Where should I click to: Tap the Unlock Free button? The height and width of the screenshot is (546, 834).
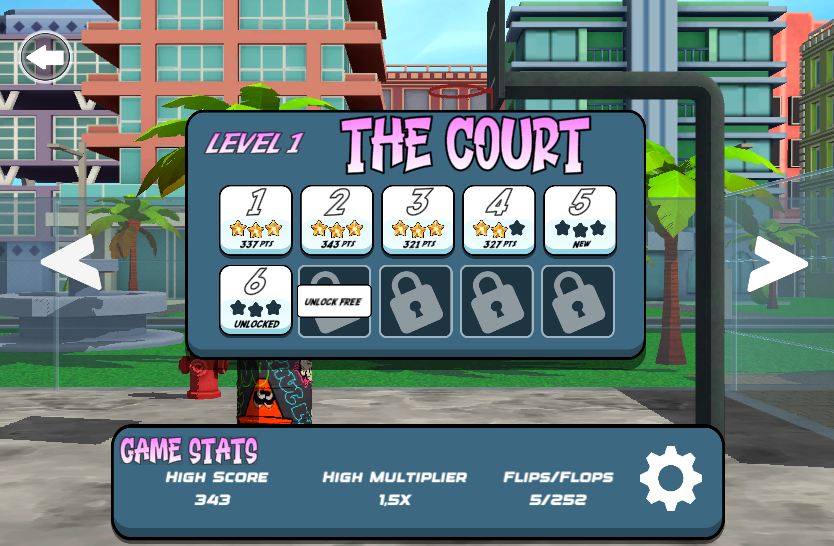click(334, 301)
